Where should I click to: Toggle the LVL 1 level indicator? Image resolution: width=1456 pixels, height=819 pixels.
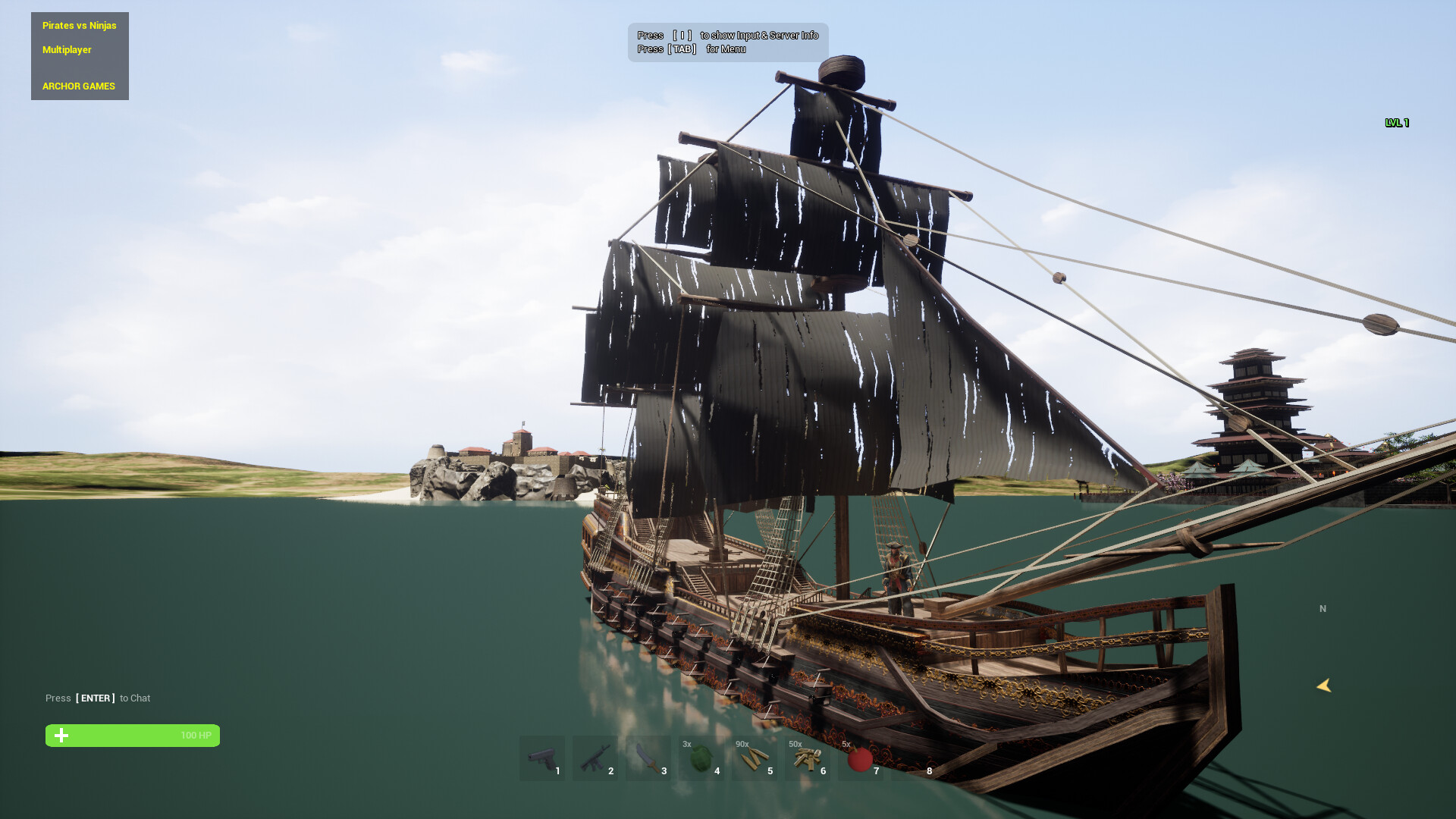(x=1396, y=122)
